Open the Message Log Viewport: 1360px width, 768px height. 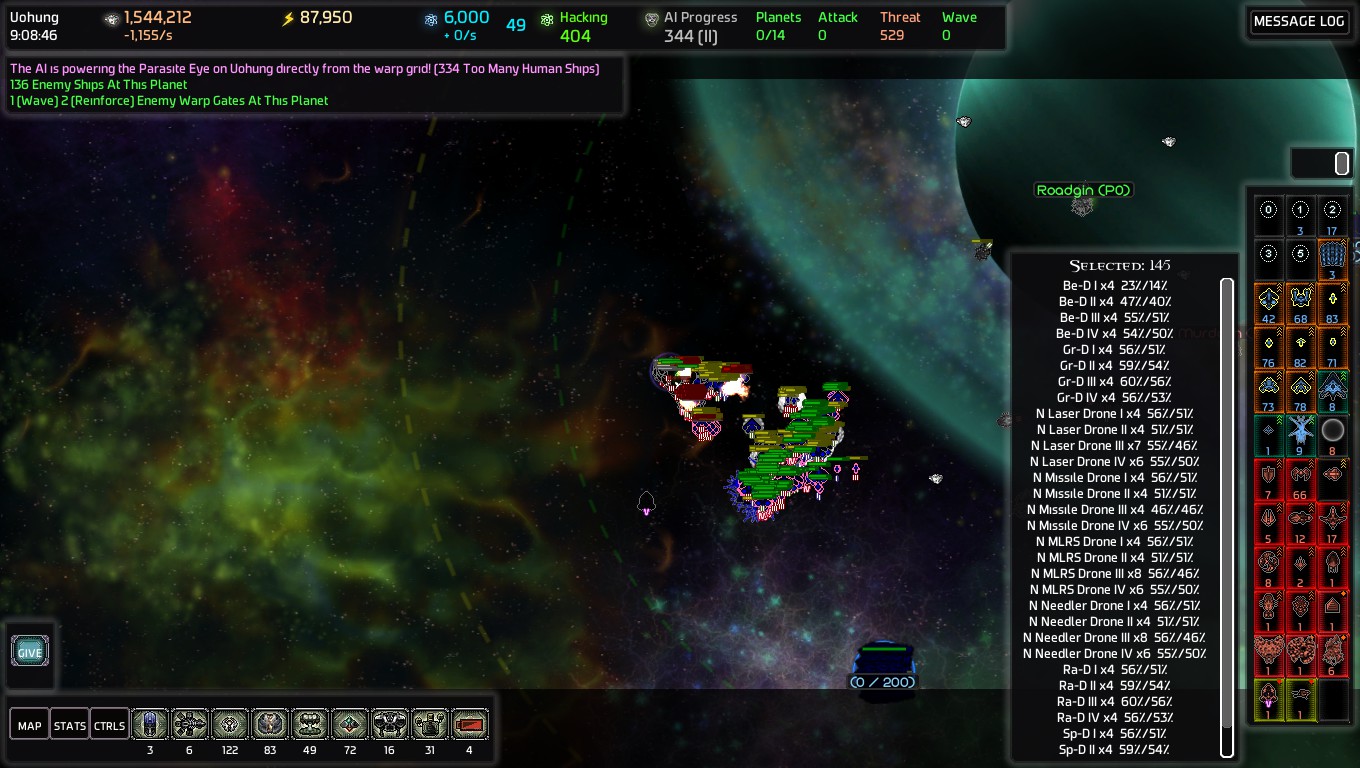(x=1298, y=22)
